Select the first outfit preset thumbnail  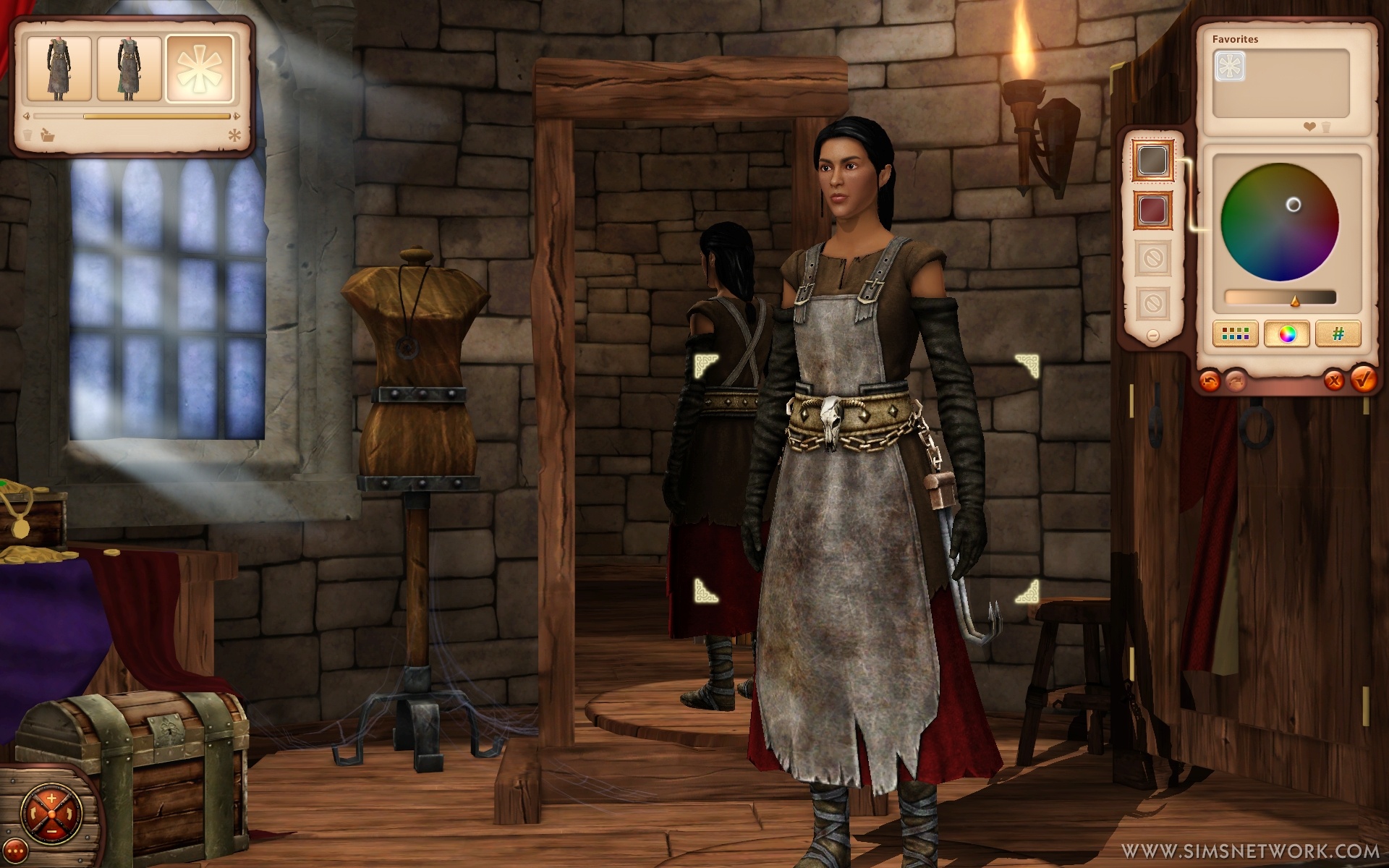(59, 69)
